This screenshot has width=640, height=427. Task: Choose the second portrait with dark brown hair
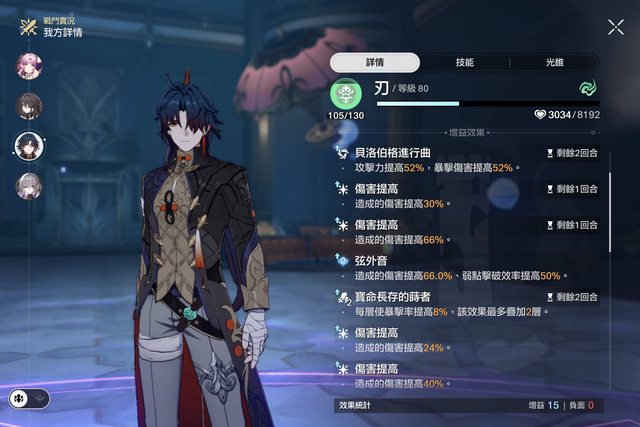tap(29, 106)
